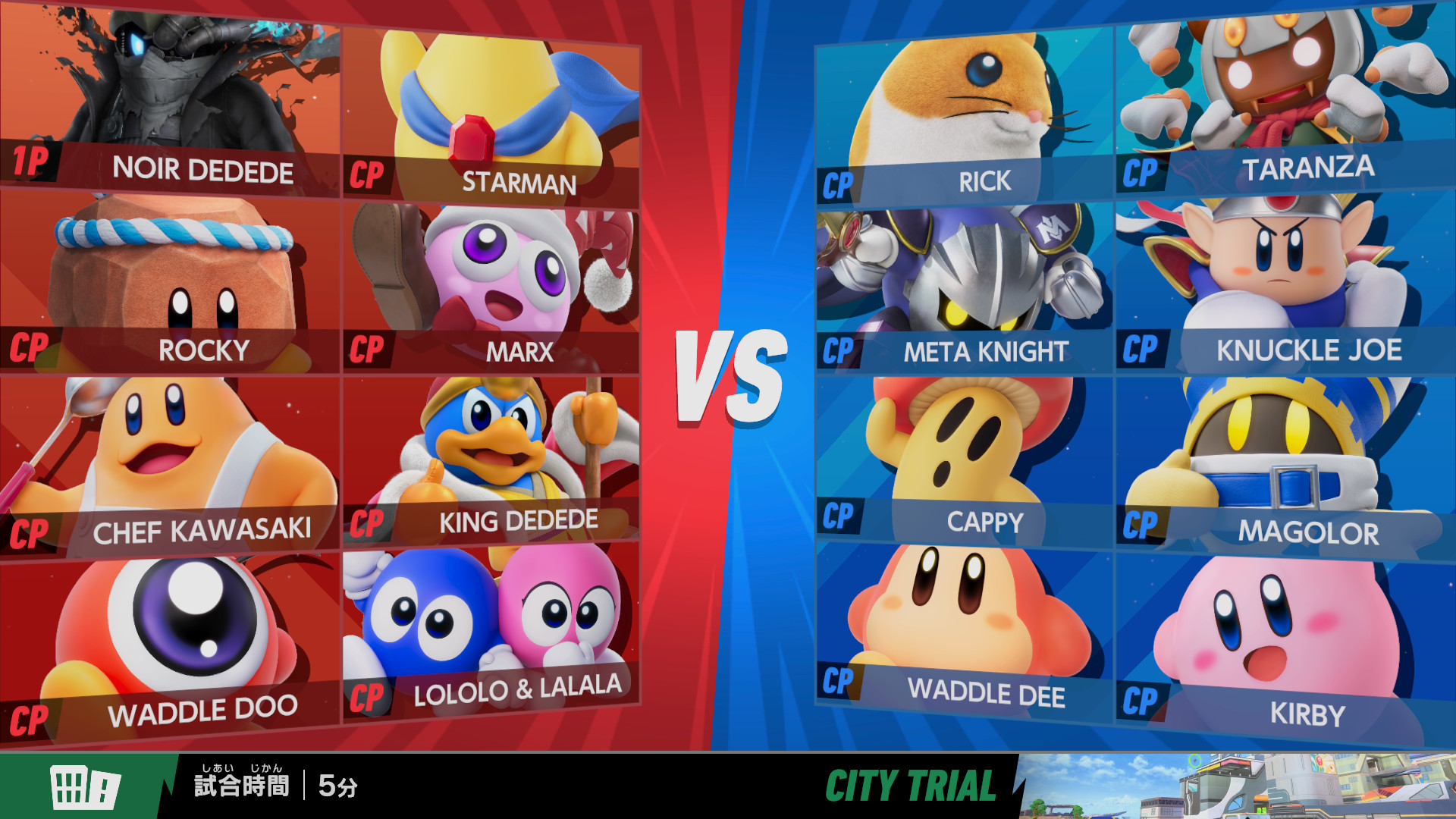
Task: Click the Kirby character tile
Action: pos(1285,645)
